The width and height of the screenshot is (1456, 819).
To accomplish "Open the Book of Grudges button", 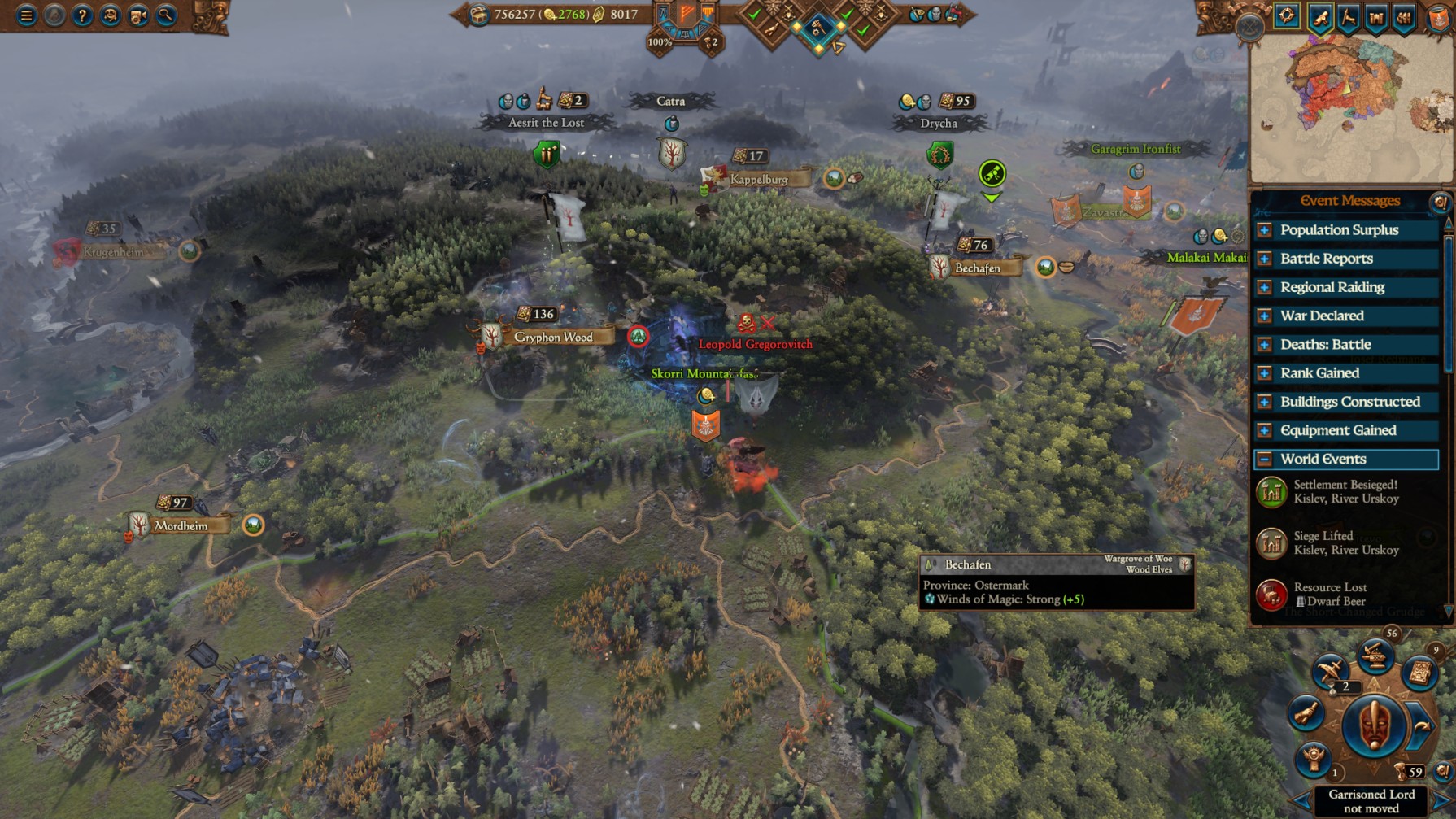I will click(1419, 673).
